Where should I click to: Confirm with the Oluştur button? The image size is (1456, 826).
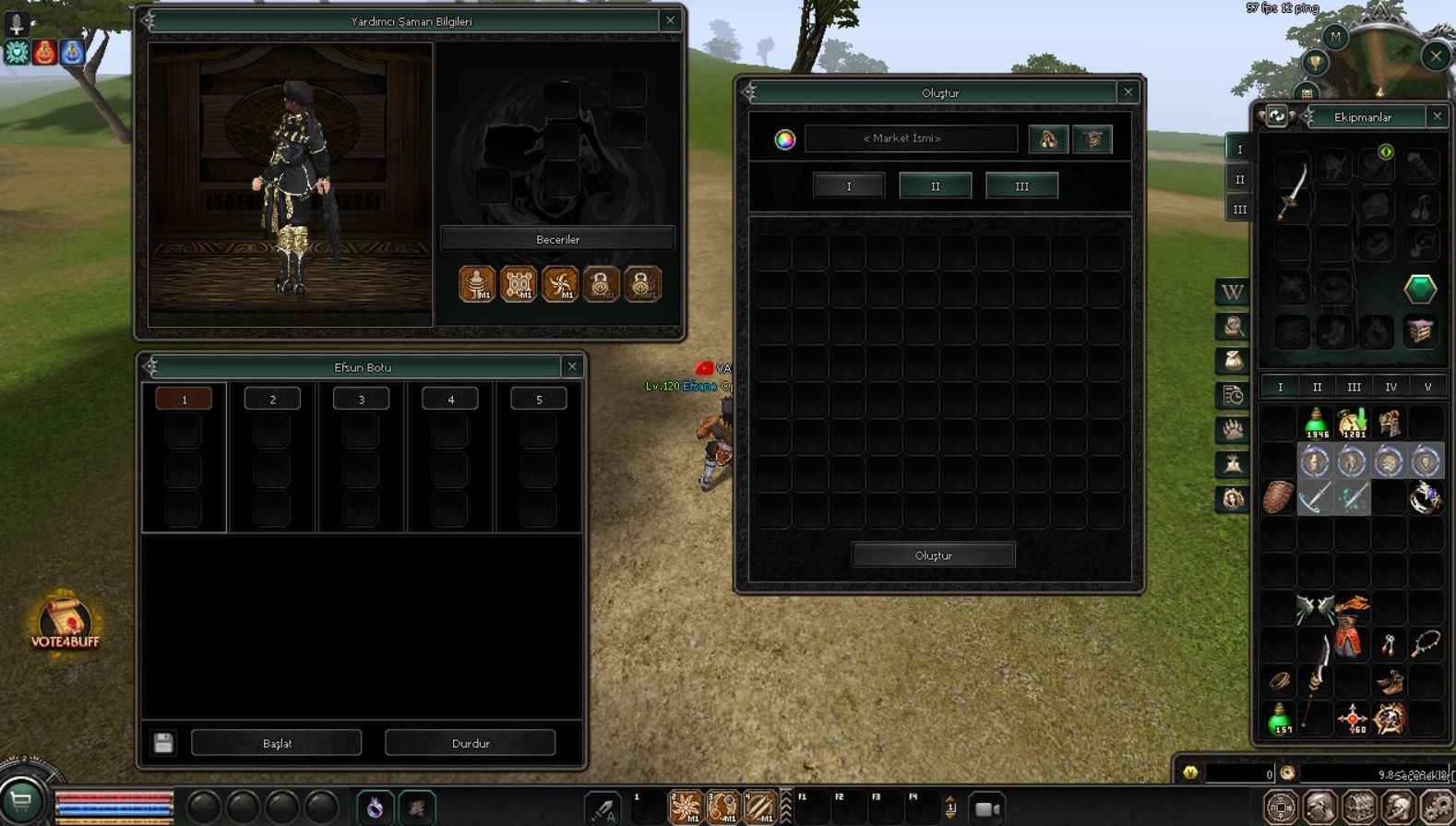933,555
